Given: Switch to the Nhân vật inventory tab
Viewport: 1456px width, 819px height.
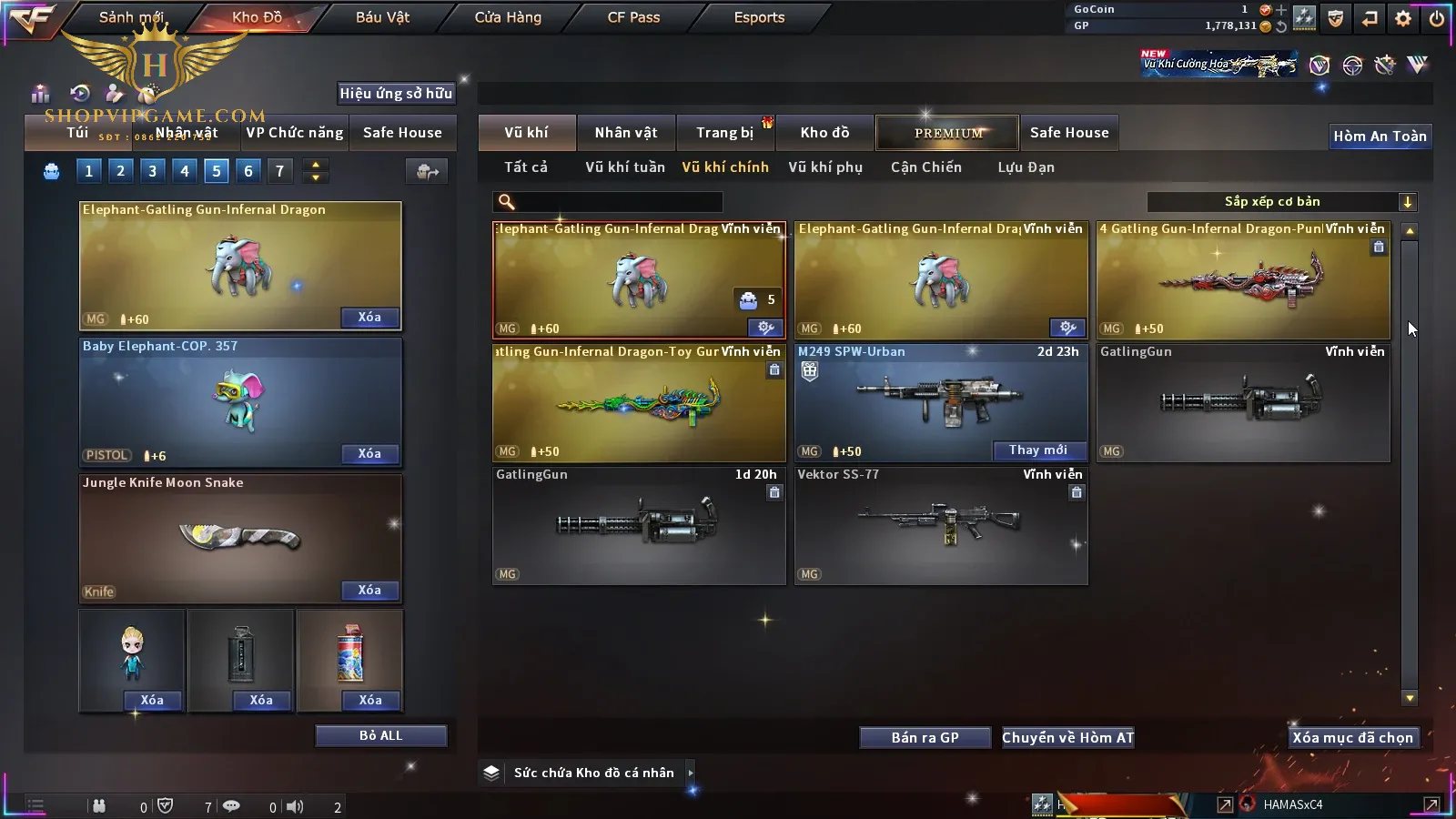Looking at the screenshot, I should 625,133.
